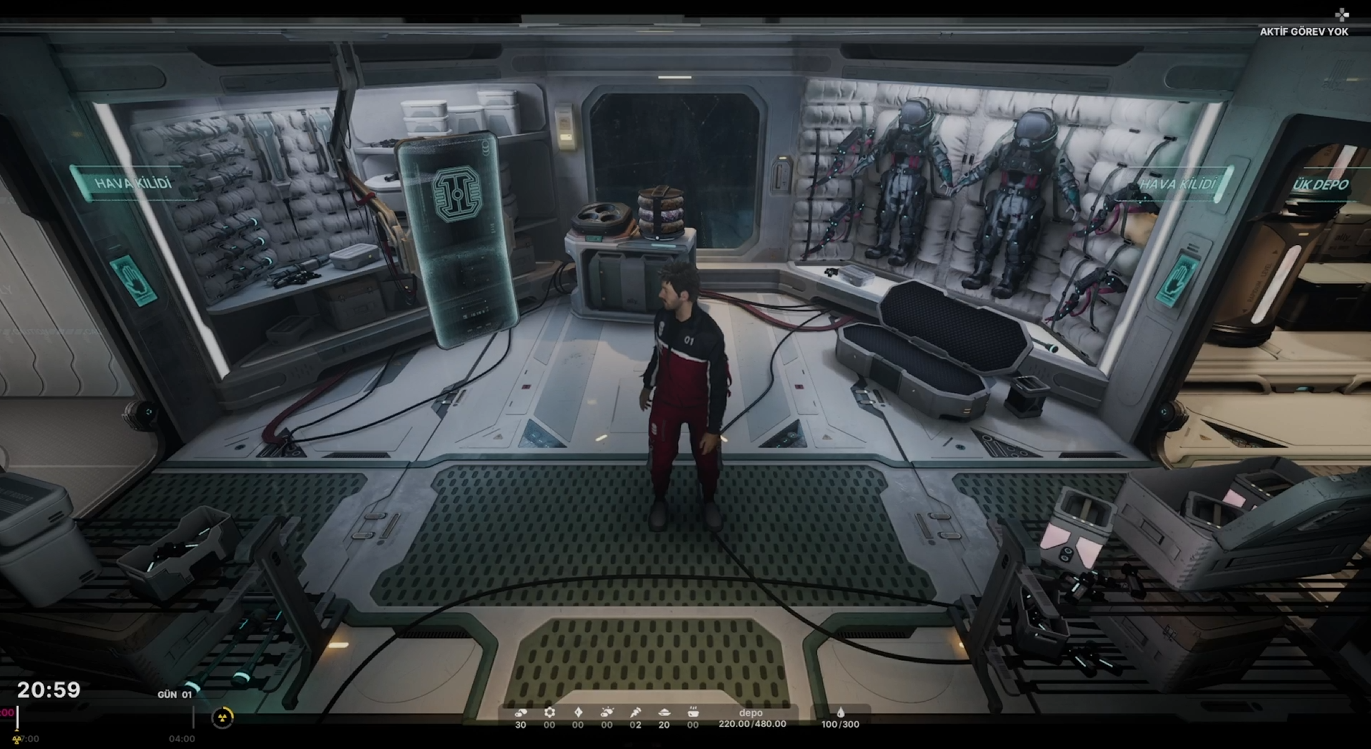Select the water droplet icon
1371x749 pixels.
coord(840,713)
